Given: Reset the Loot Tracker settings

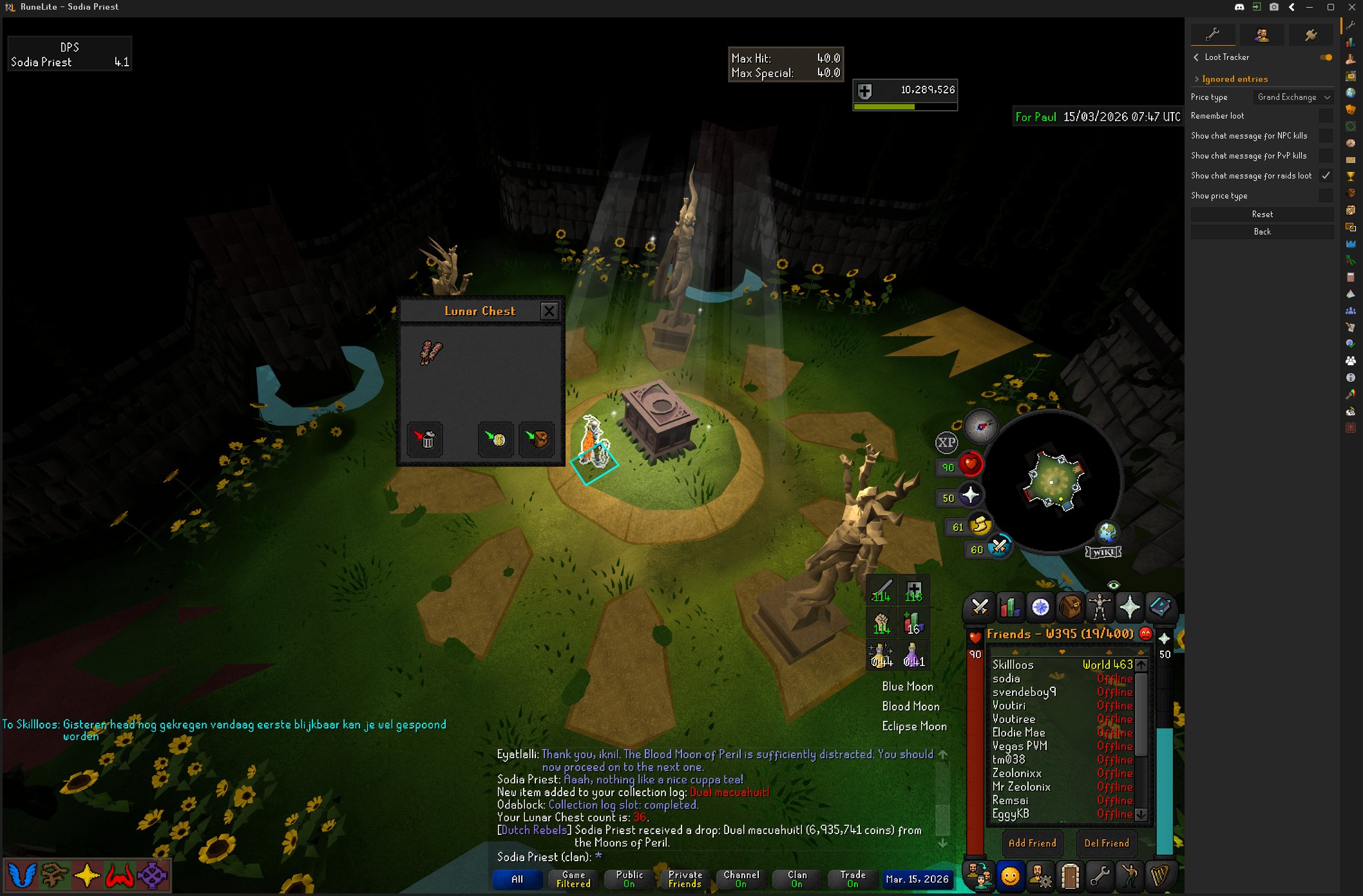Looking at the screenshot, I should [1262, 214].
